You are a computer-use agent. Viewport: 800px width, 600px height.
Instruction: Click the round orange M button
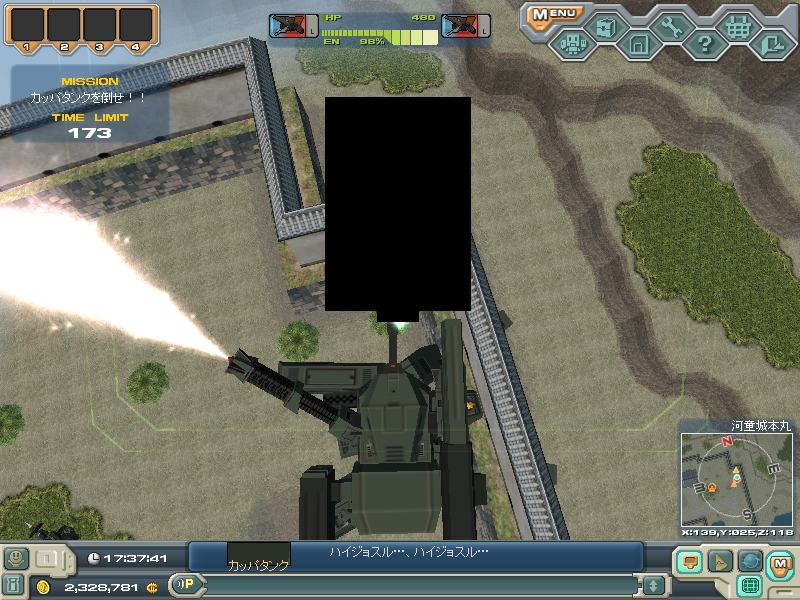pos(780,564)
